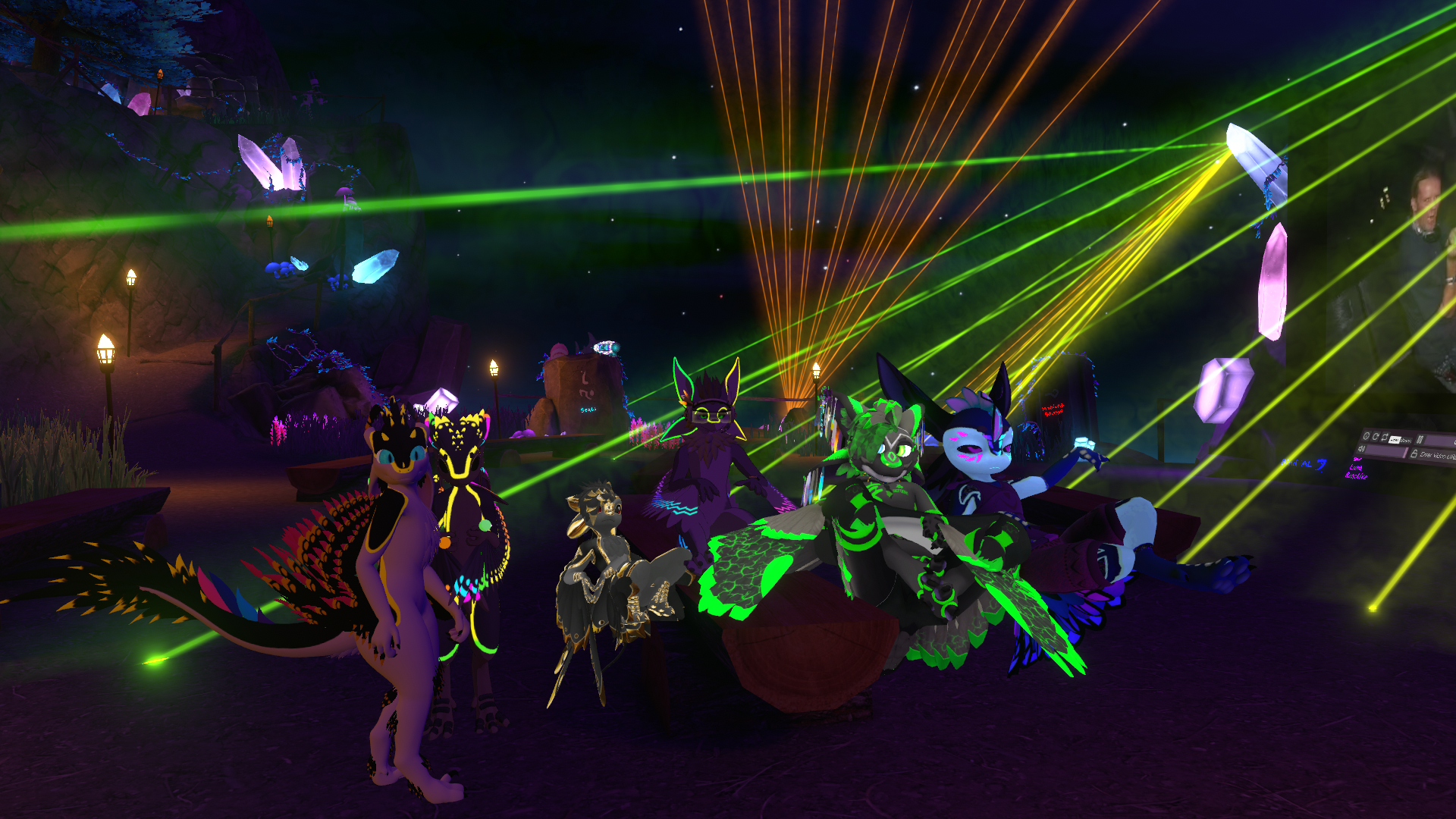The height and width of the screenshot is (819, 1456).
Task: Toggle the video loop button
Action: click(1385, 438)
